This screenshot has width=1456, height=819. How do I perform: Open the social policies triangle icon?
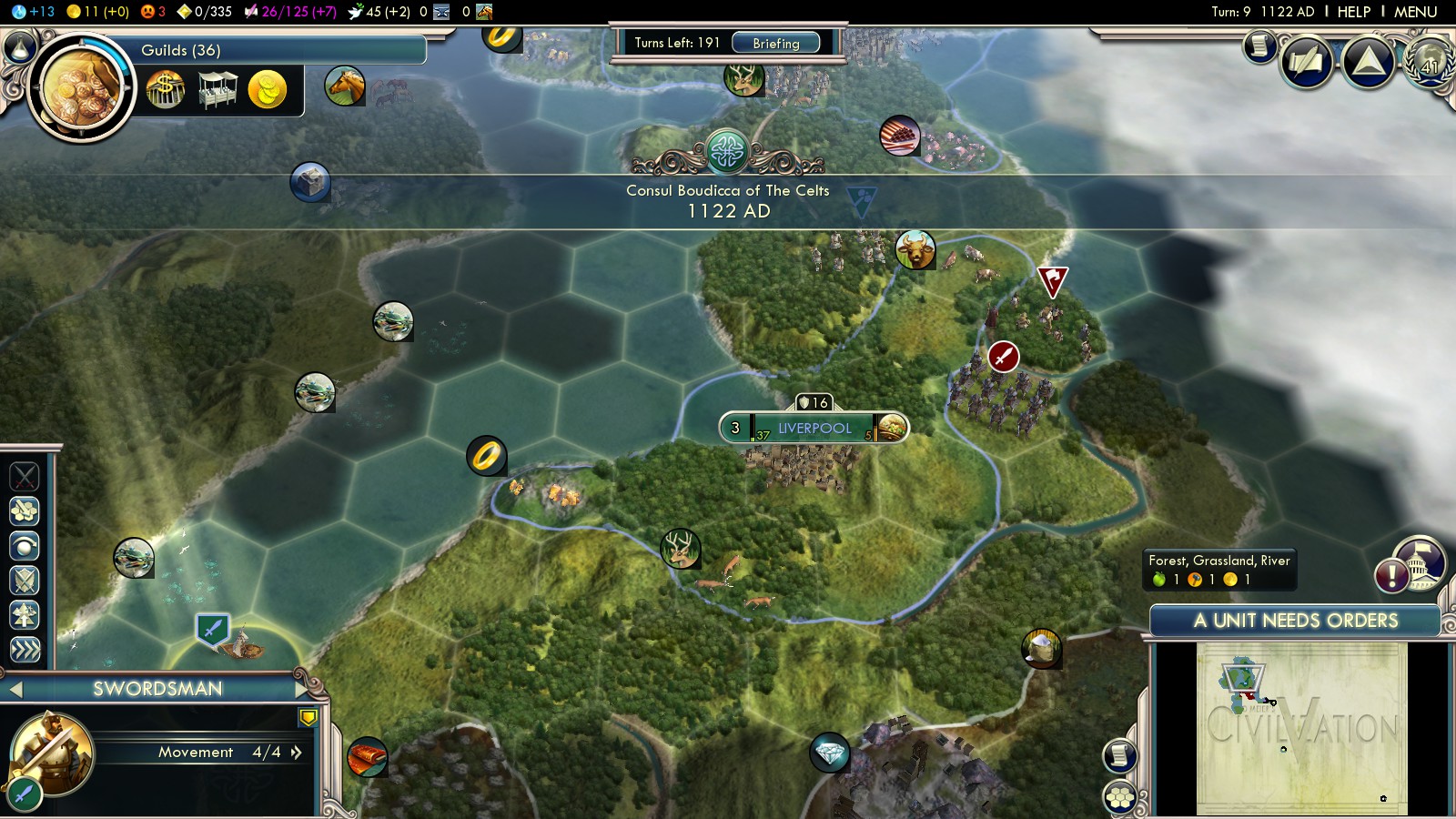[1368, 62]
